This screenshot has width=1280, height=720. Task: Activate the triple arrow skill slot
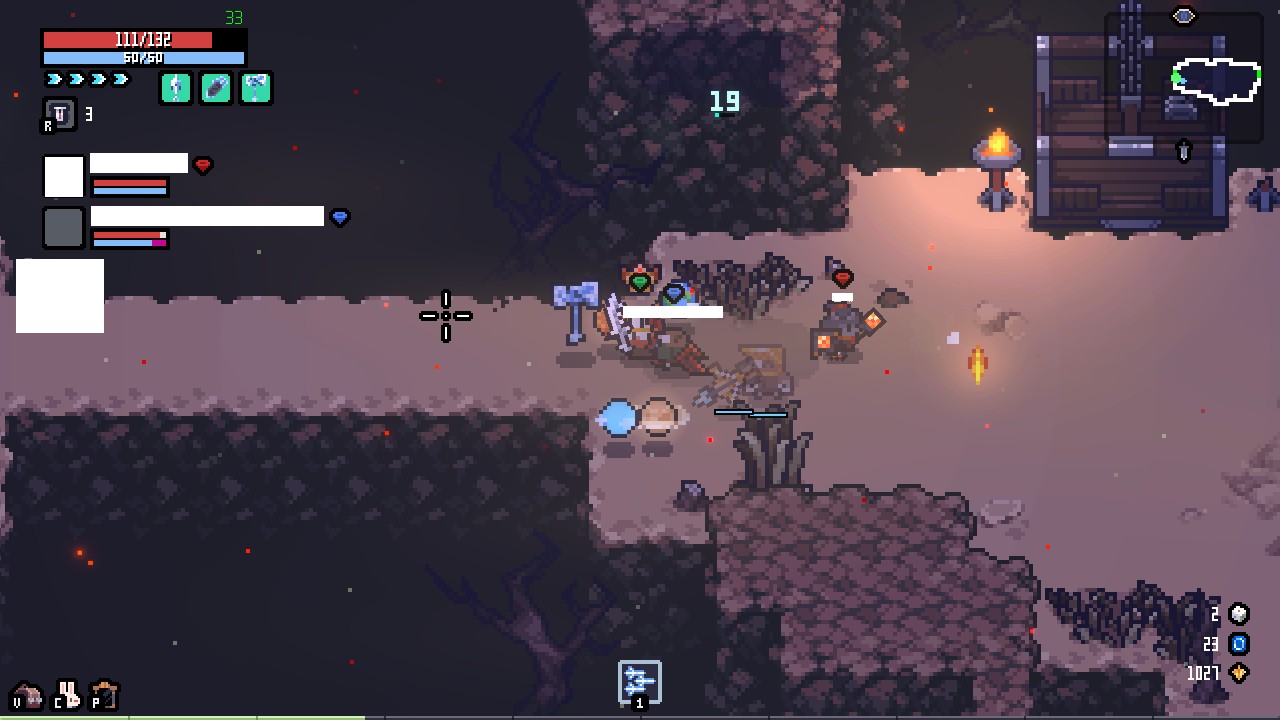point(640,681)
